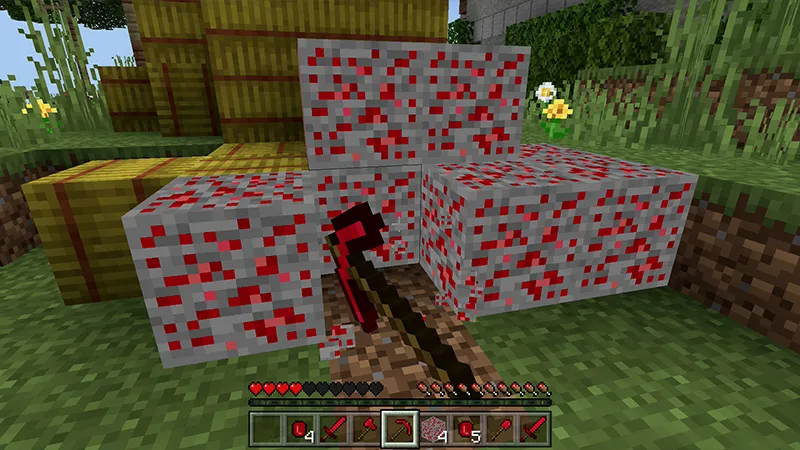Equip the ruby sword beside the axe
The width and height of the screenshot is (800, 450).
(334, 430)
